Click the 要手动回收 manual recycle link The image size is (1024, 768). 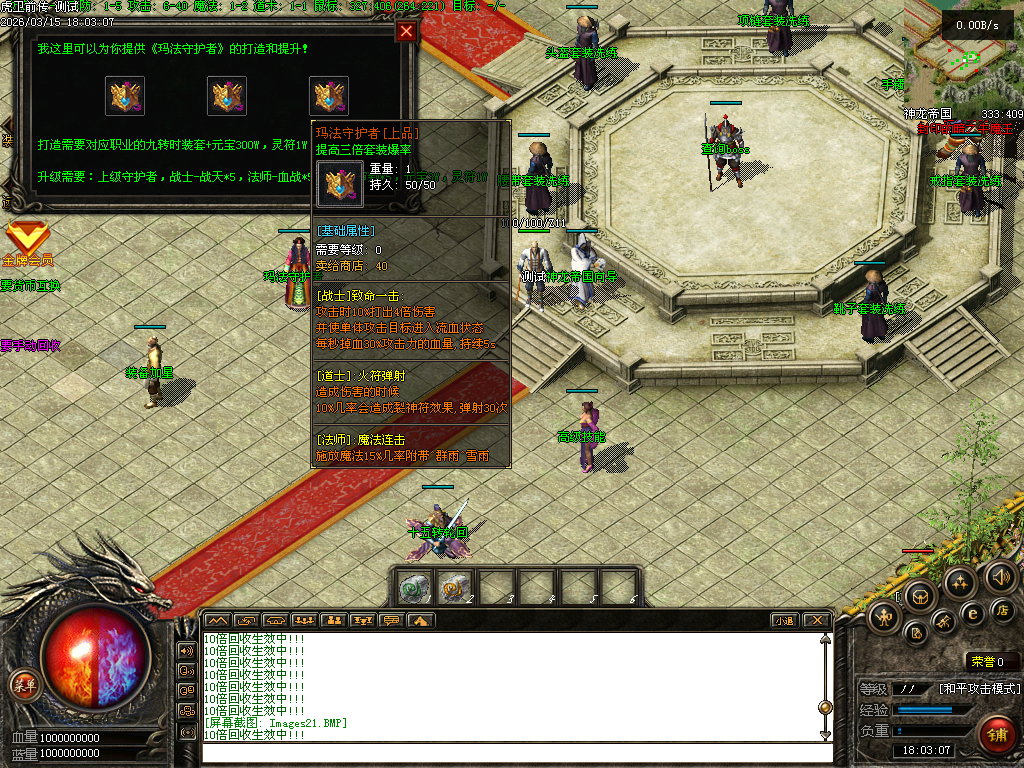[x=30, y=345]
